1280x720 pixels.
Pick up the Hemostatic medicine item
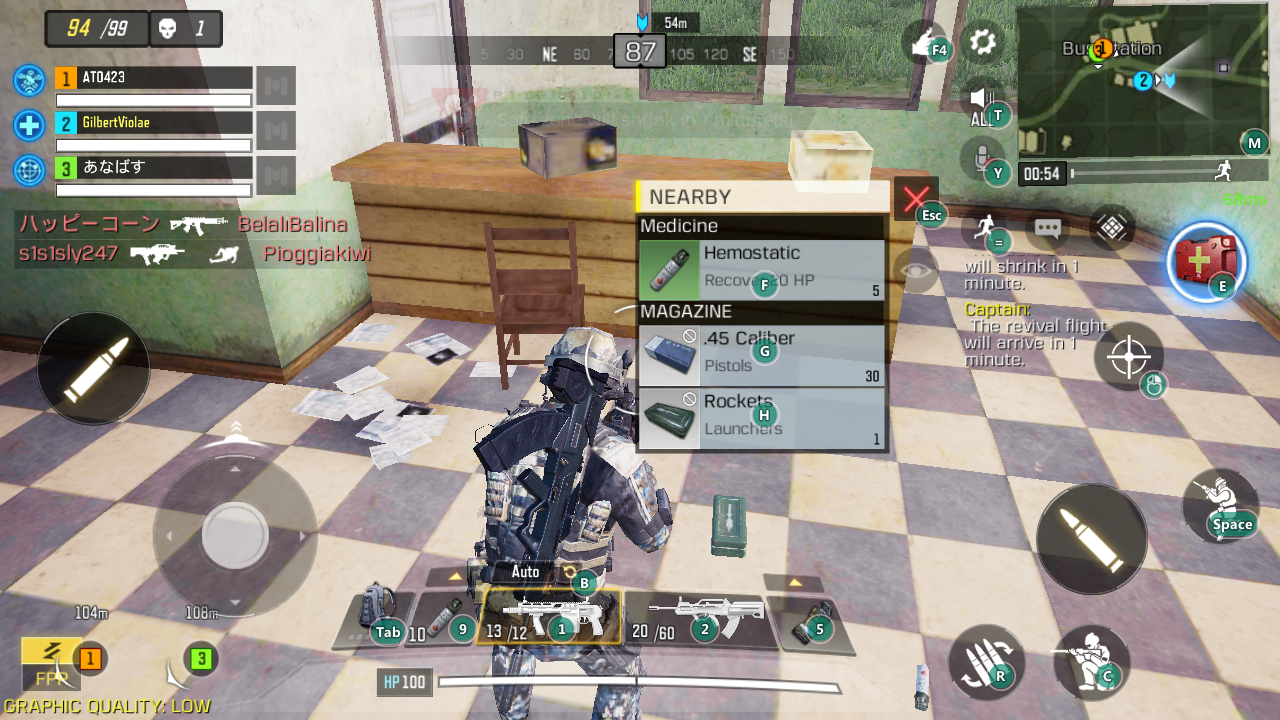(761, 268)
